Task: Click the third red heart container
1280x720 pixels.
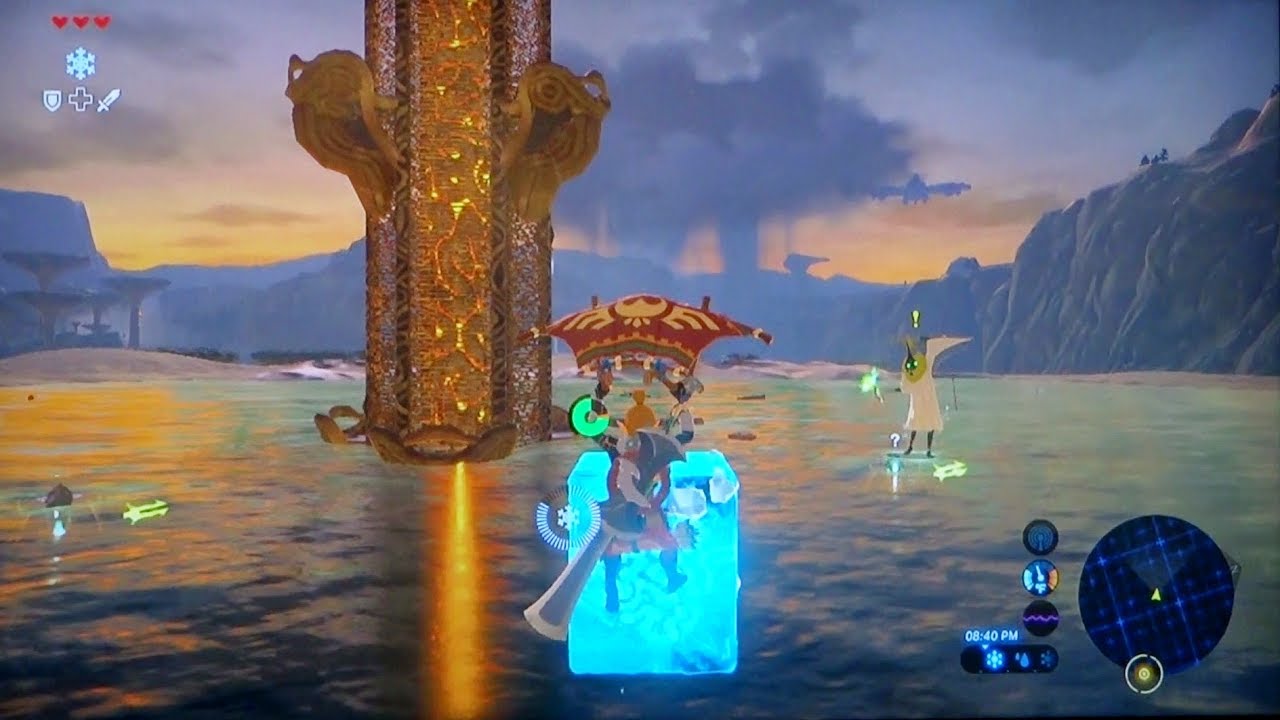Action: (x=100, y=22)
